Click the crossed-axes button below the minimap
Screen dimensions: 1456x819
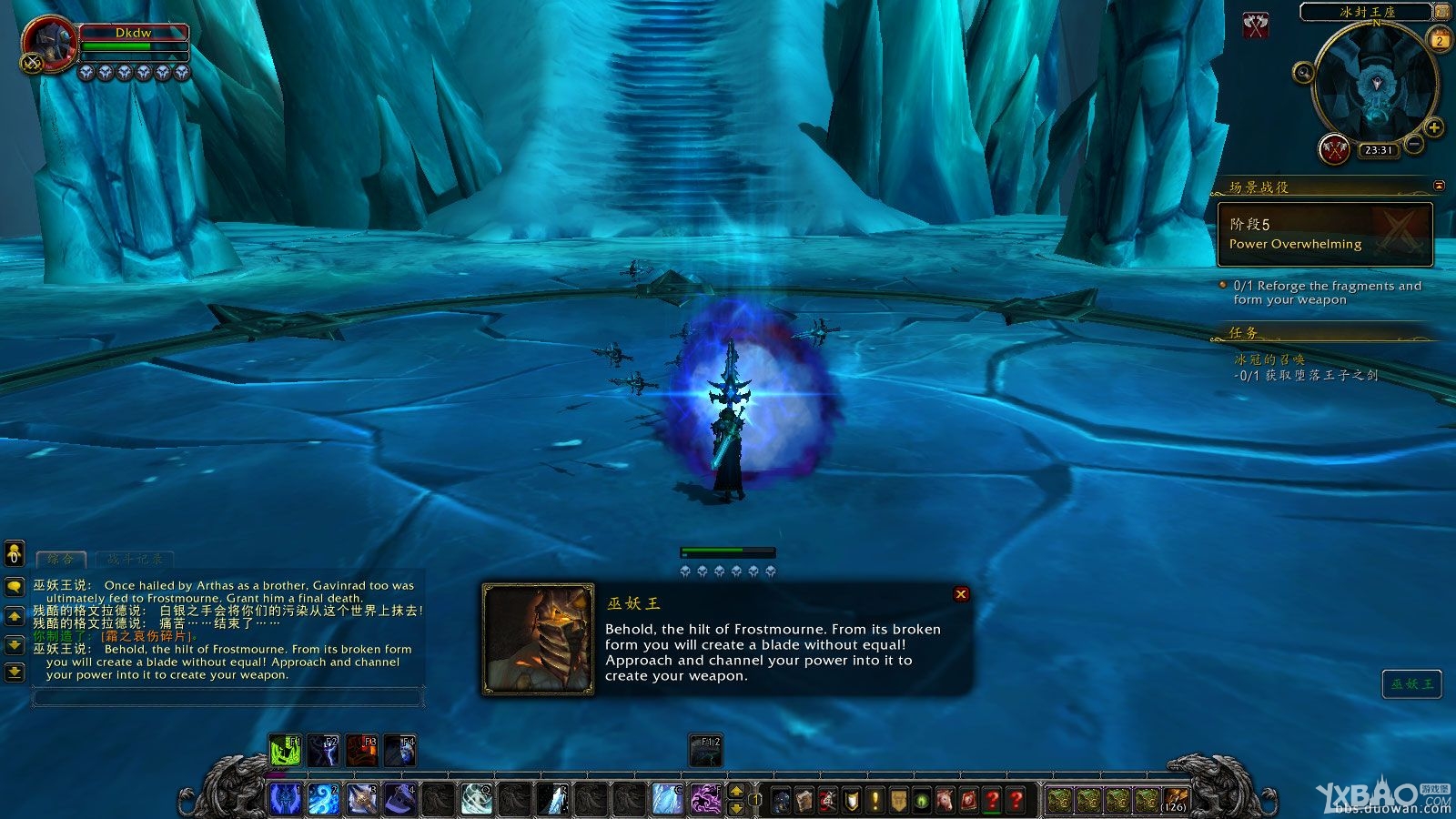point(1334,149)
